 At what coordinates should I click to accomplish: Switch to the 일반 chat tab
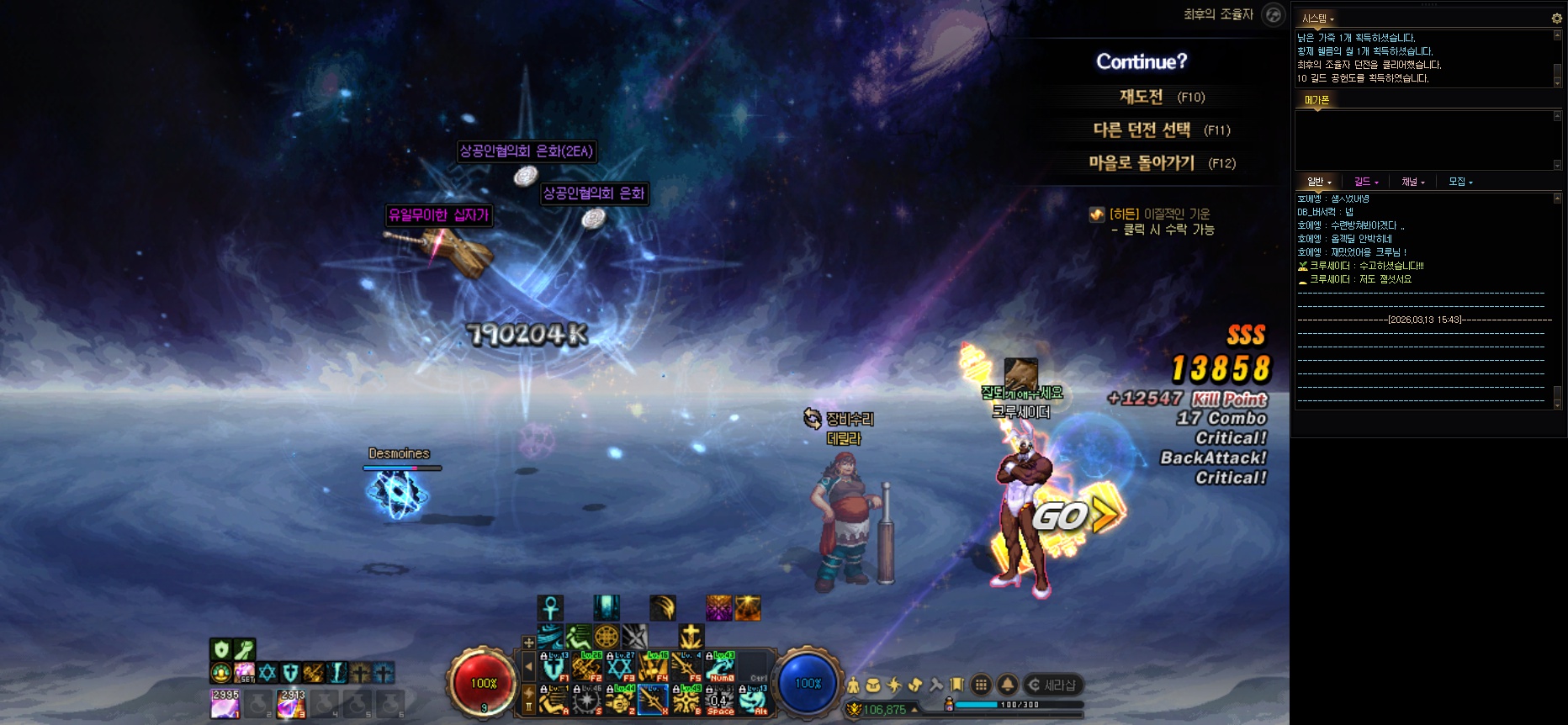coord(1319,182)
